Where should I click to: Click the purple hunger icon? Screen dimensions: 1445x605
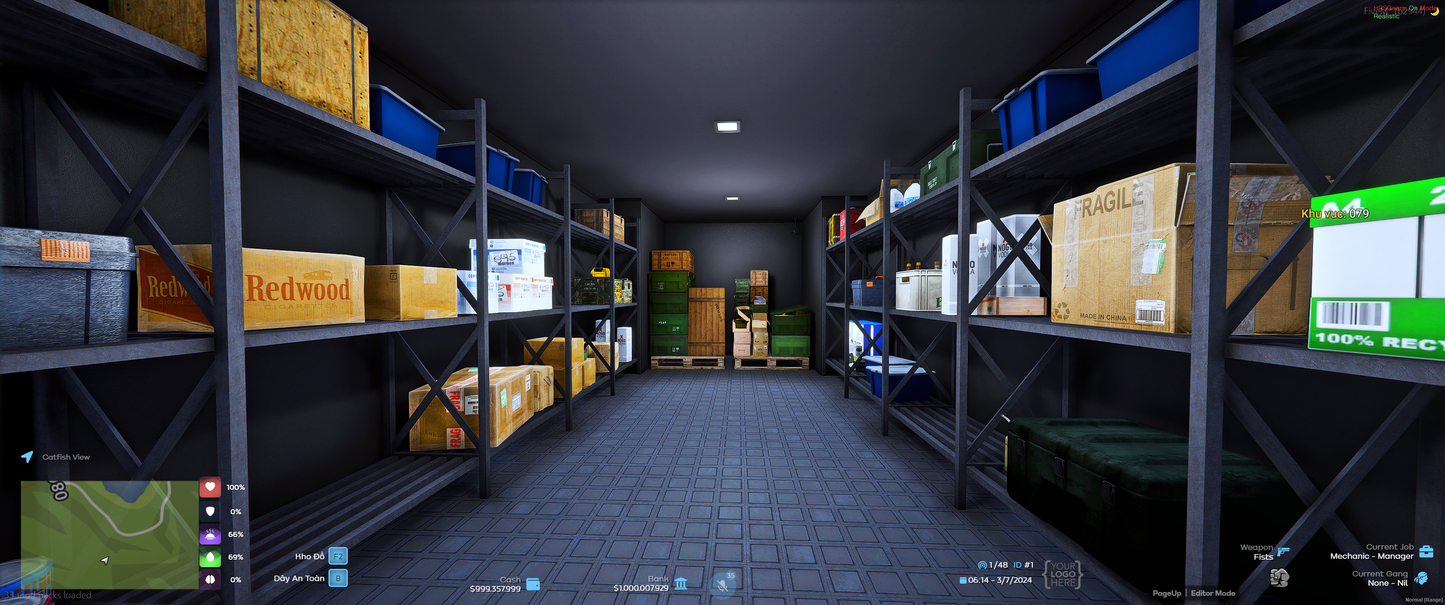(210, 535)
